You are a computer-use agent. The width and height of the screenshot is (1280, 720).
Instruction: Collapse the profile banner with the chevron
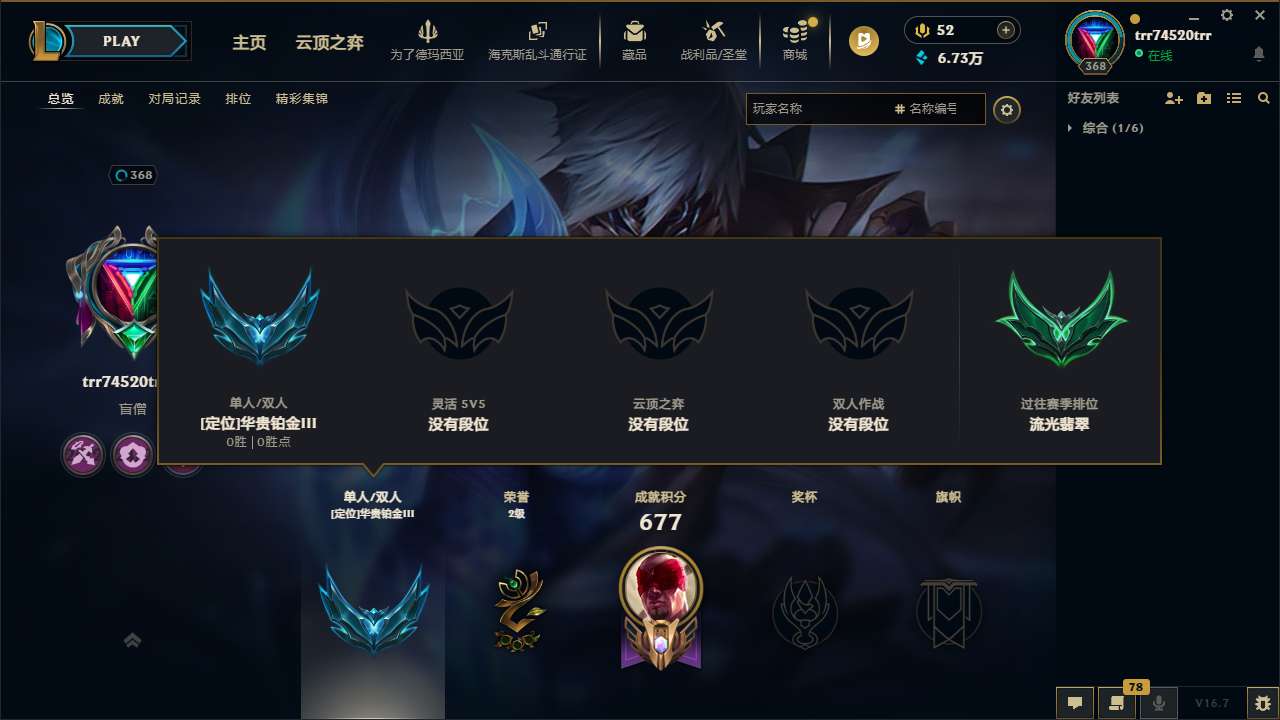click(x=132, y=640)
